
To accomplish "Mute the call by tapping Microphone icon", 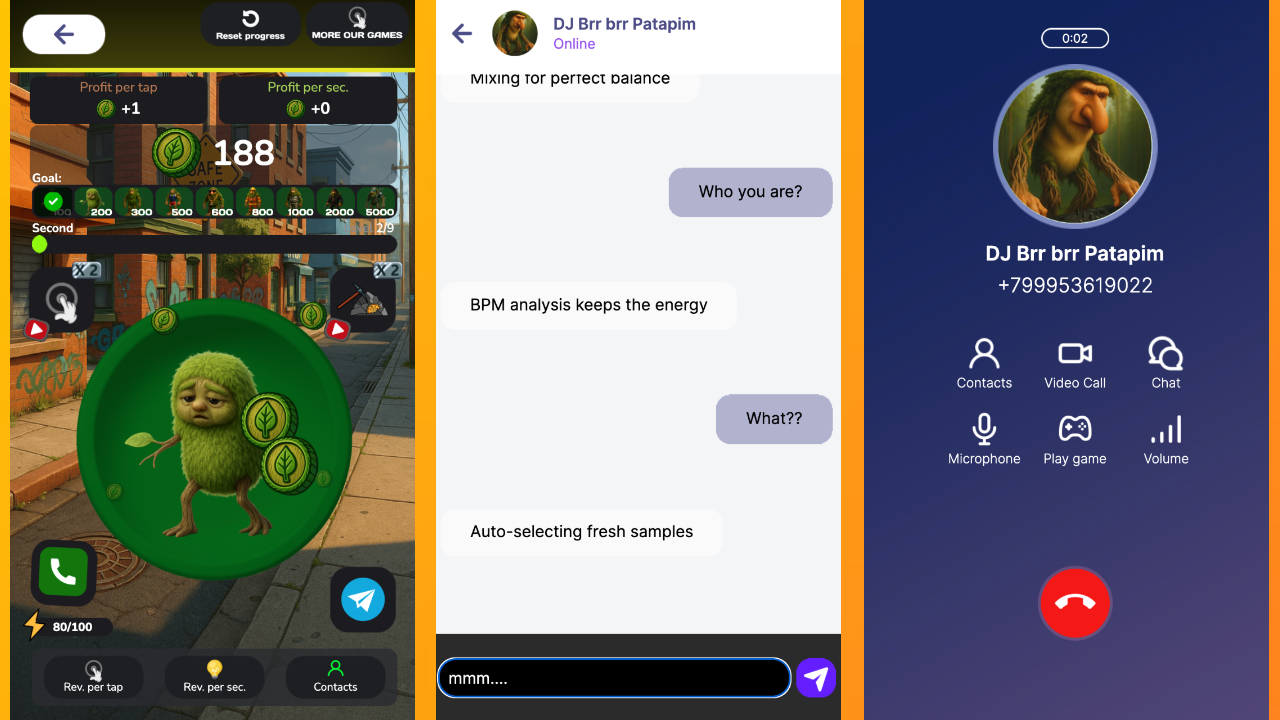I will point(984,428).
